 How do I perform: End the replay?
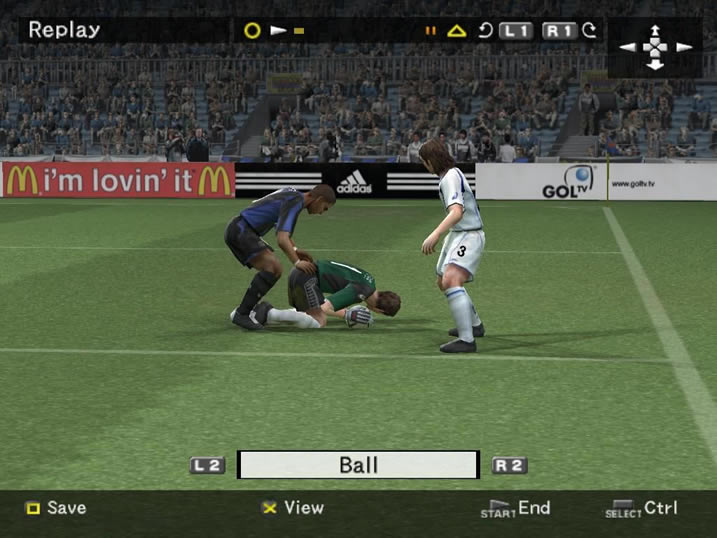(x=516, y=508)
